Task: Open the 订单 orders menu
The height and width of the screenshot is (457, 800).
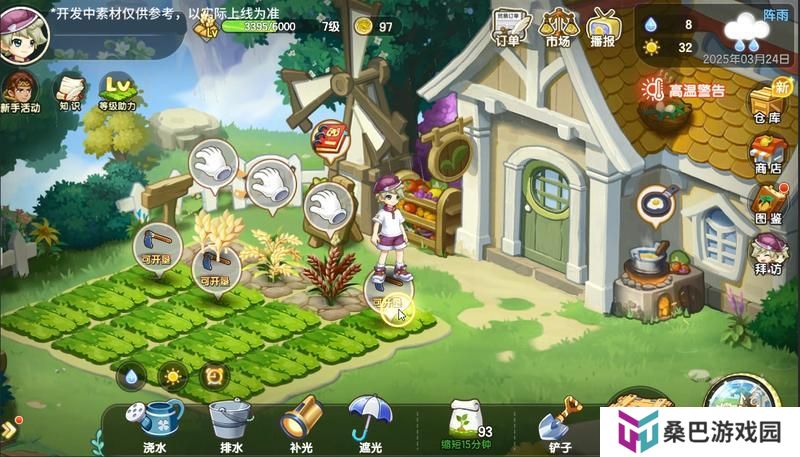Action: (x=507, y=26)
